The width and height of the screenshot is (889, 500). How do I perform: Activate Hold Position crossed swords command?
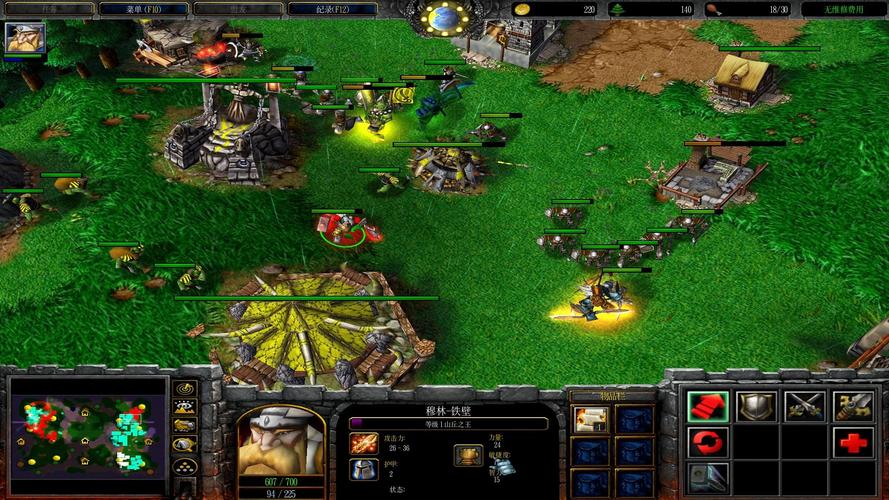click(804, 405)
